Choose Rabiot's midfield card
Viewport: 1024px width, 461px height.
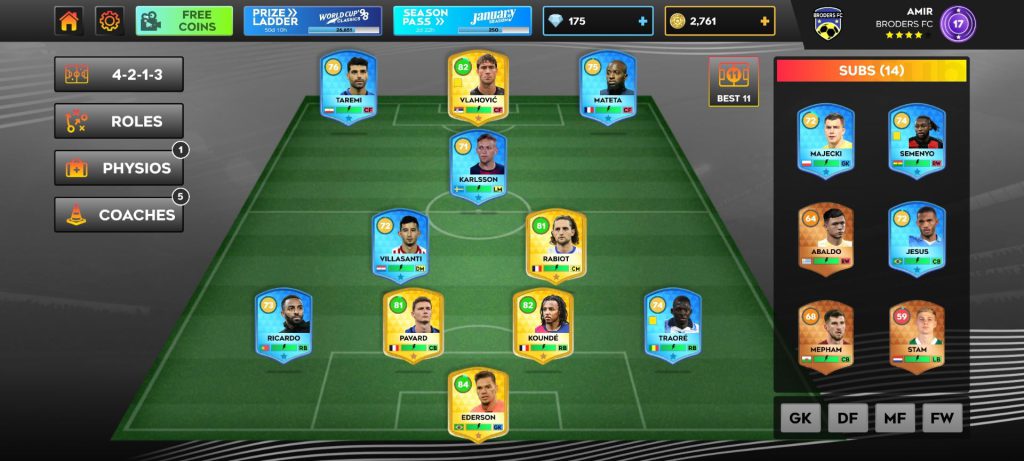point(556,245)
